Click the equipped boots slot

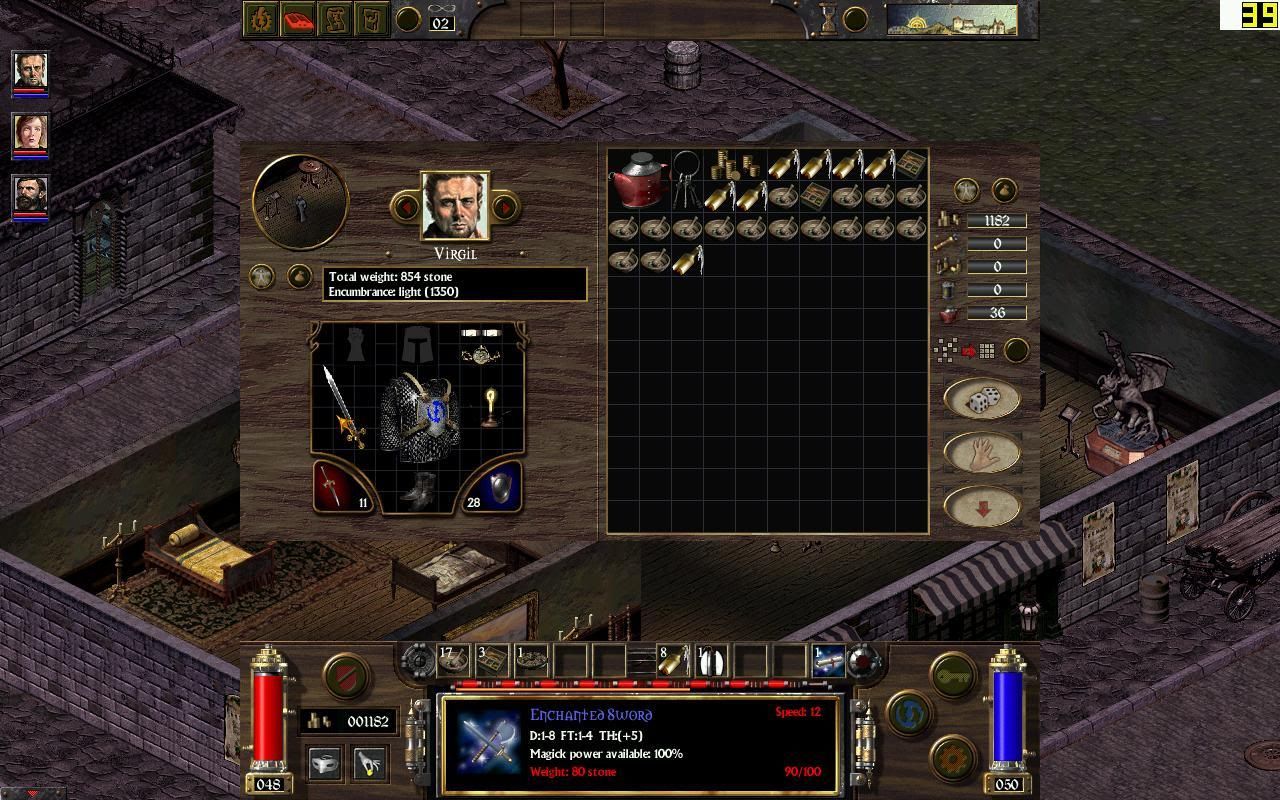pyautogui.click(x=418, y=490)
